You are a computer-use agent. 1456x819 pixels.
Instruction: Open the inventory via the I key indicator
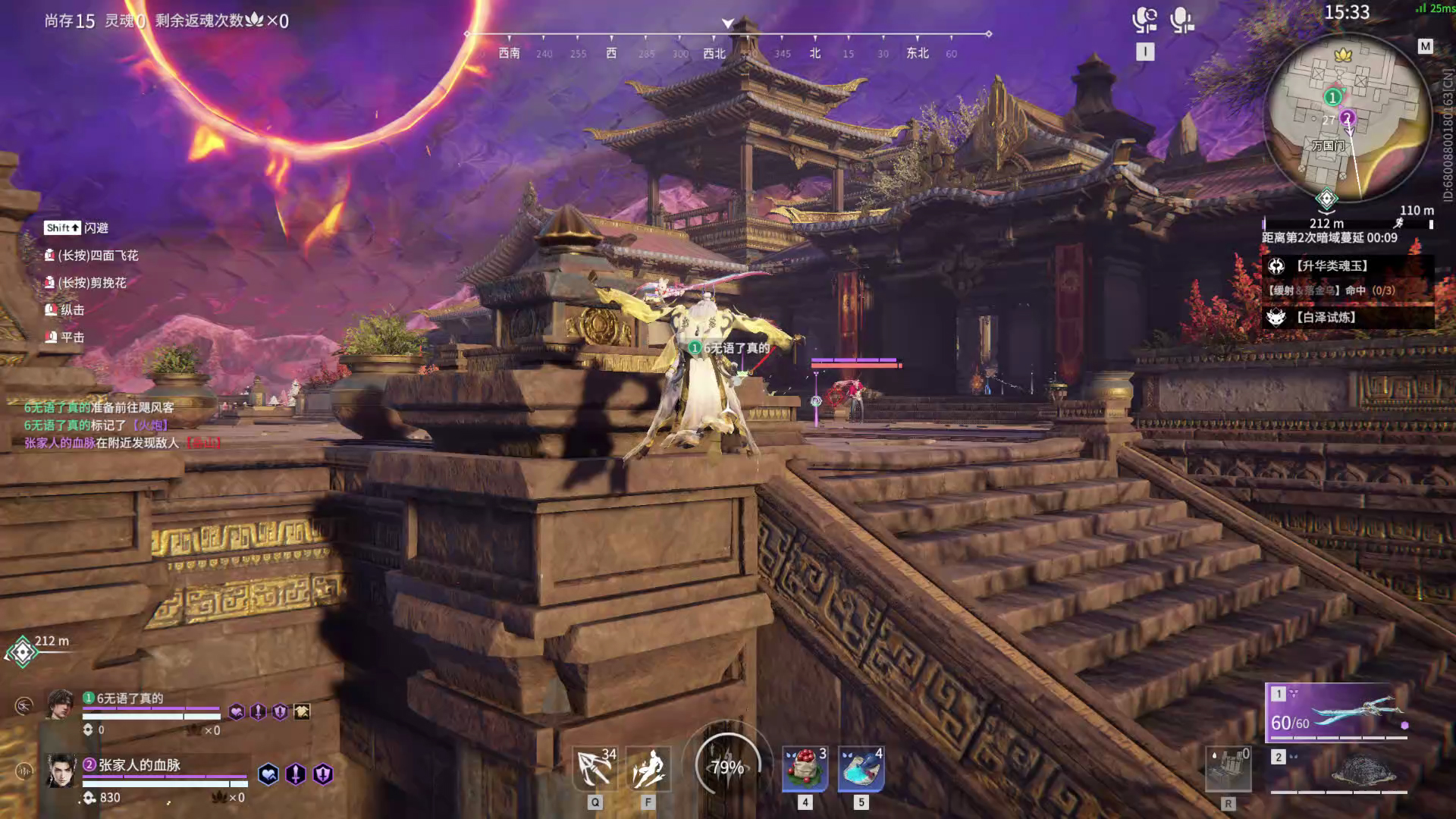[x=1145, y=52]
